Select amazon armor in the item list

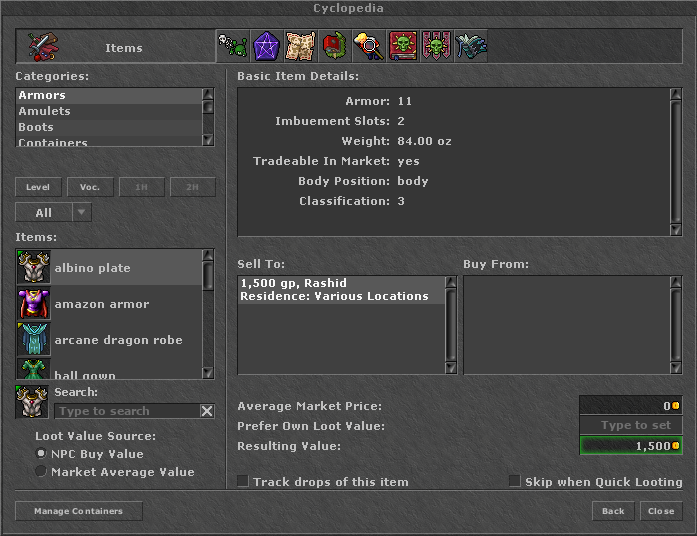click(101, 304)
